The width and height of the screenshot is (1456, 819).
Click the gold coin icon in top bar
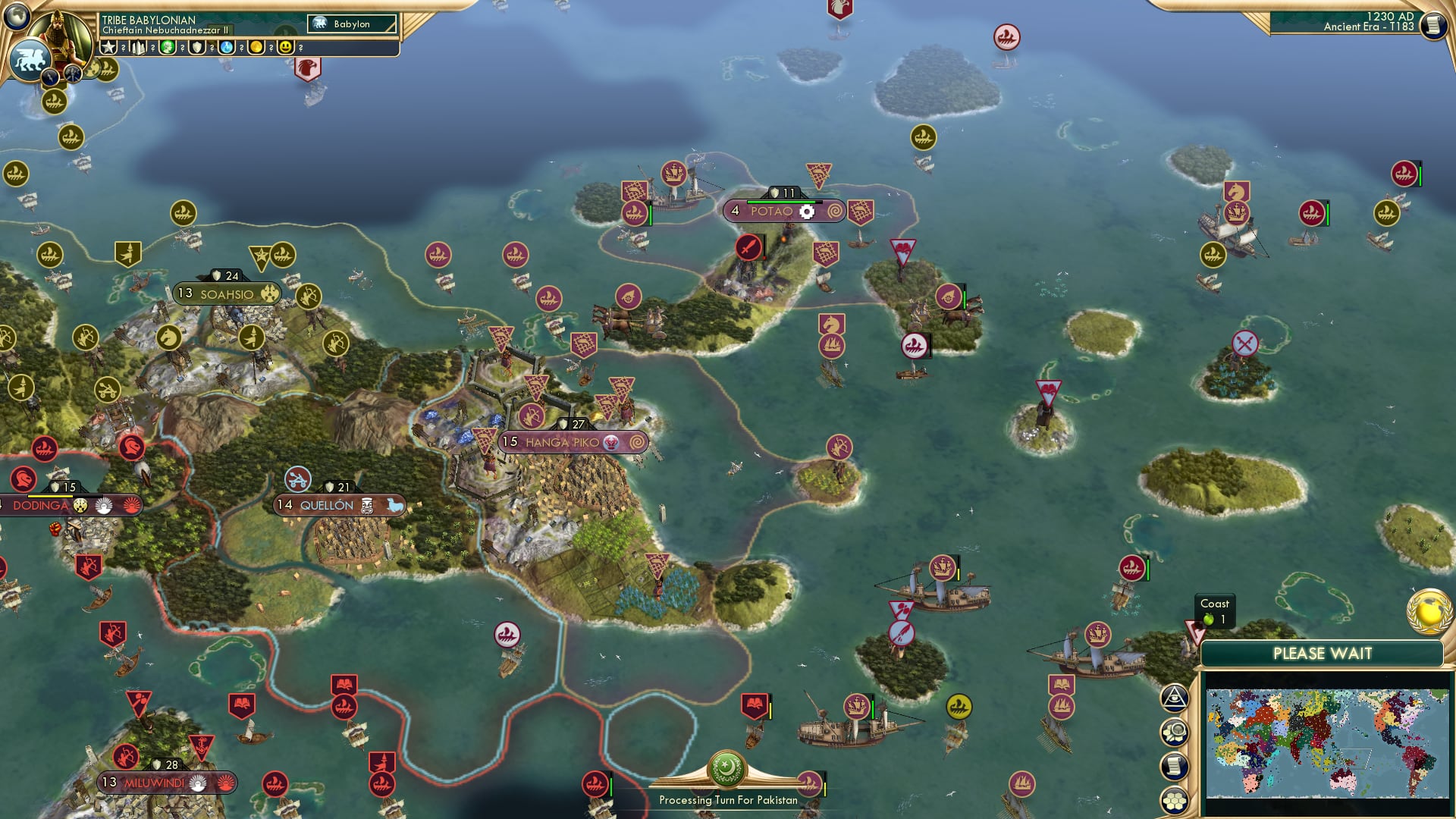[256, 47]
